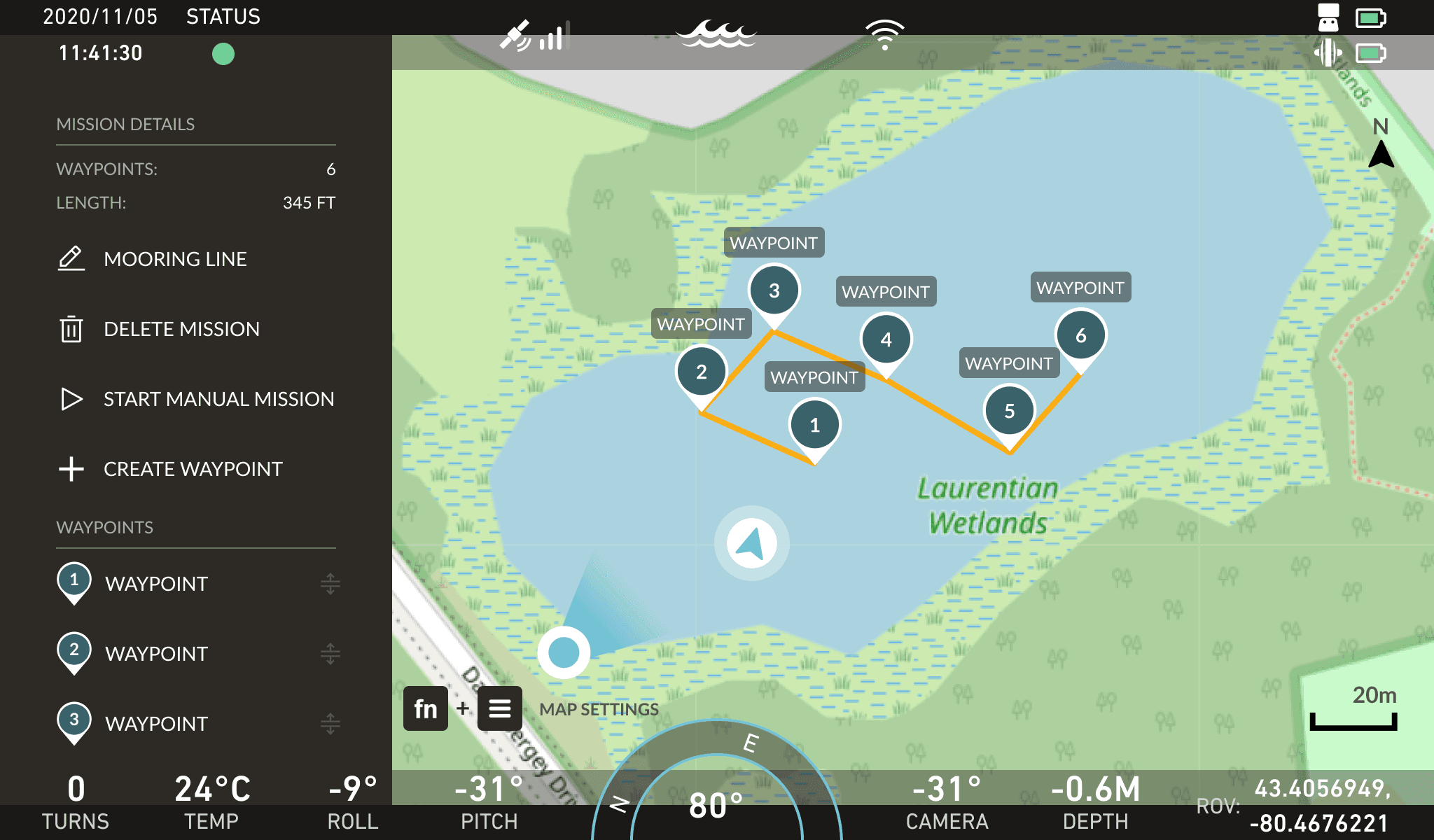Click map marker for waypoint 2
This screenshot has width=1434, height=840.
click(x=701, y=372)
